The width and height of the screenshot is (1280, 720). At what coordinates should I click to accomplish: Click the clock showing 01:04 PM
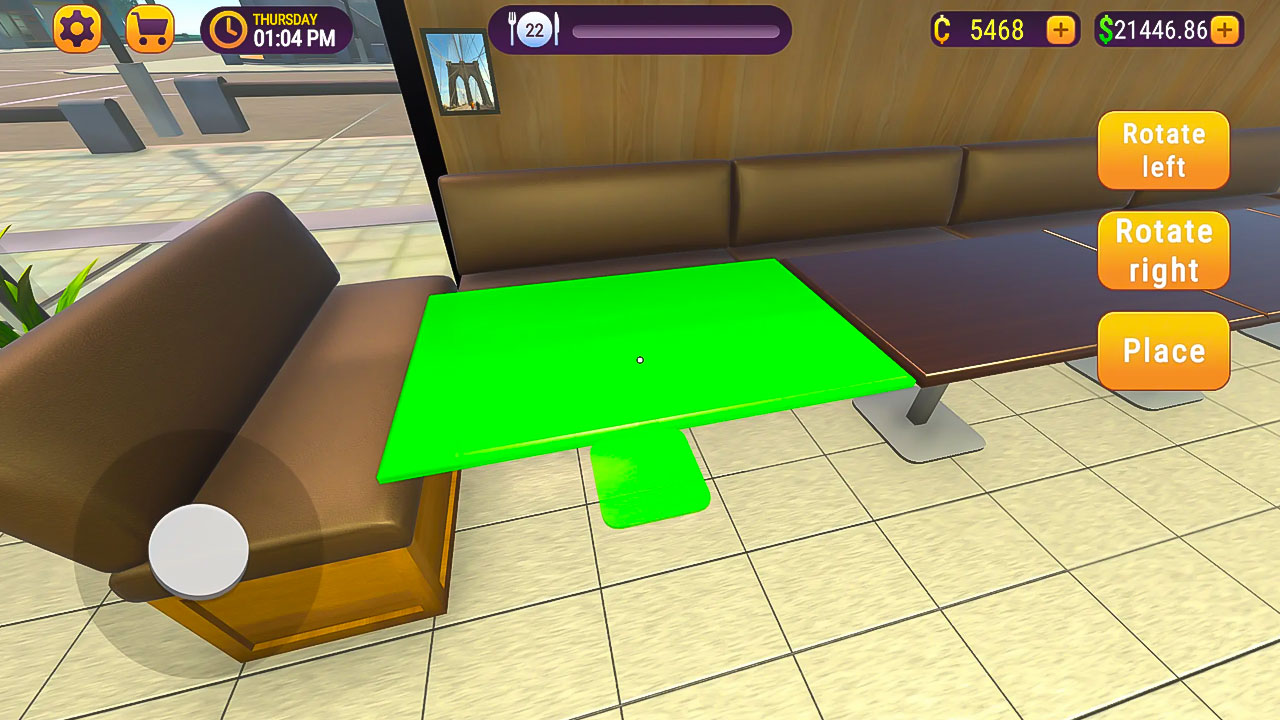pos(232,31)
